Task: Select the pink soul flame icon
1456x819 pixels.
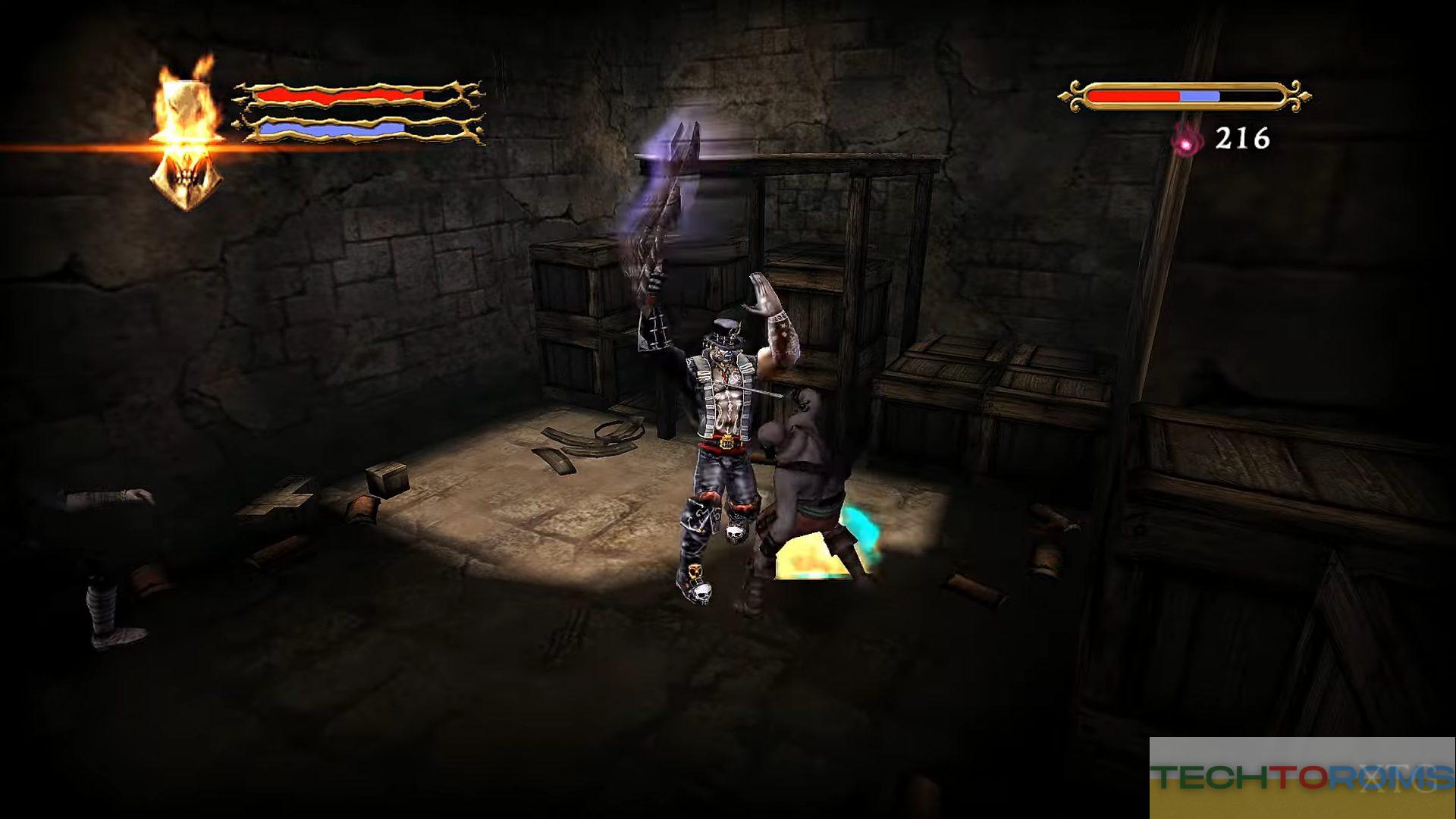Action: (1186, 140)
